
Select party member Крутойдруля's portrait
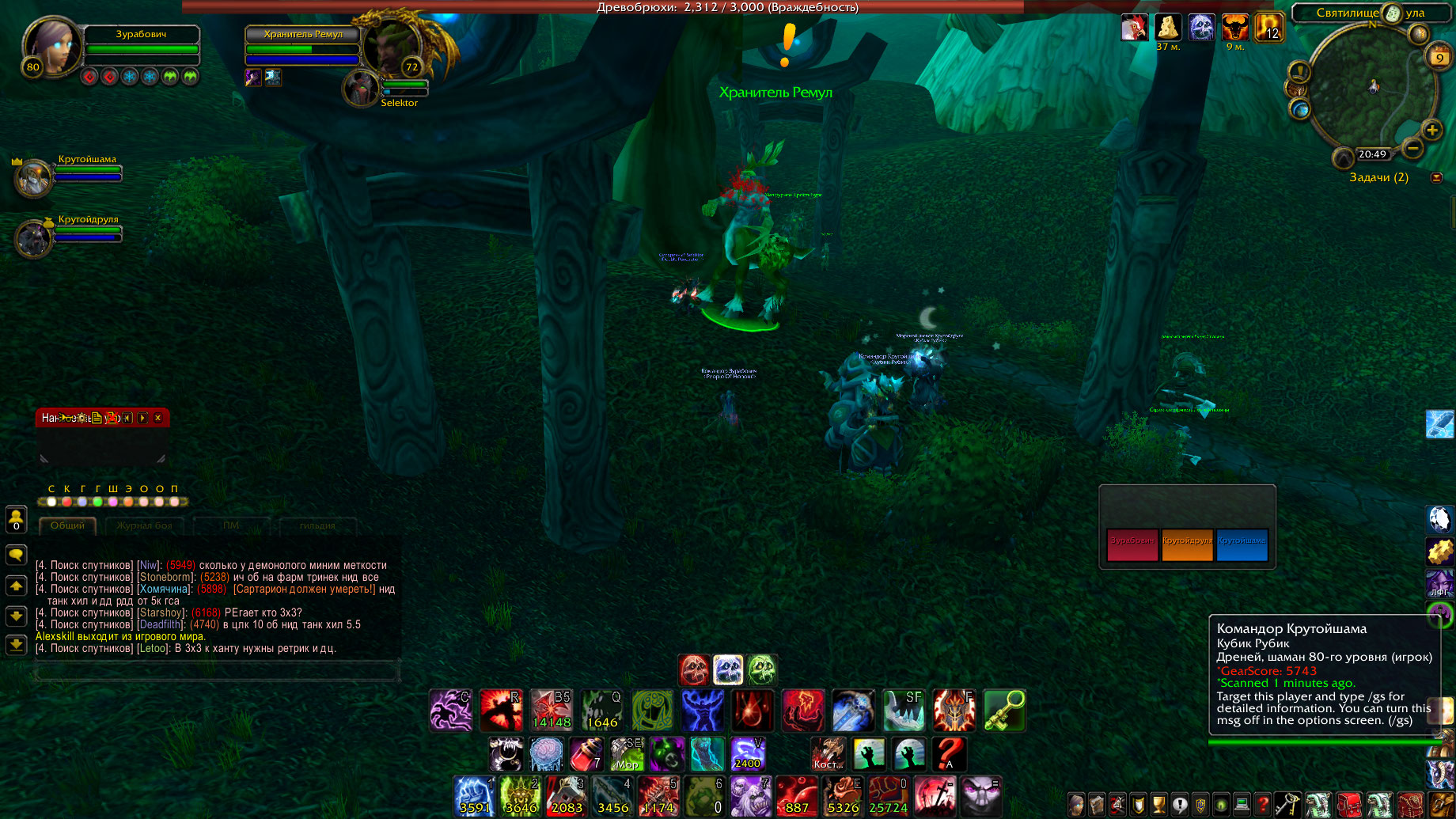tap(33, 239)
